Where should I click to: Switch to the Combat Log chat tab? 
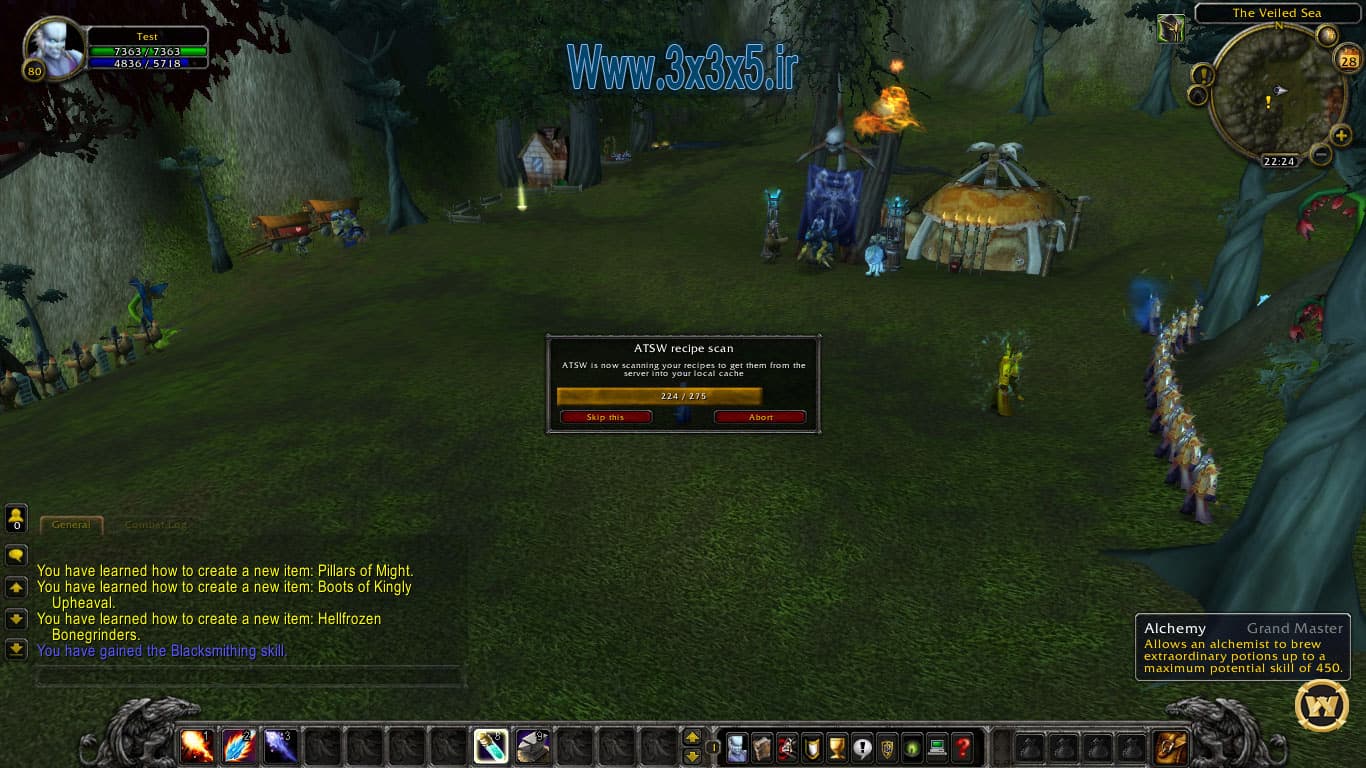156,524
